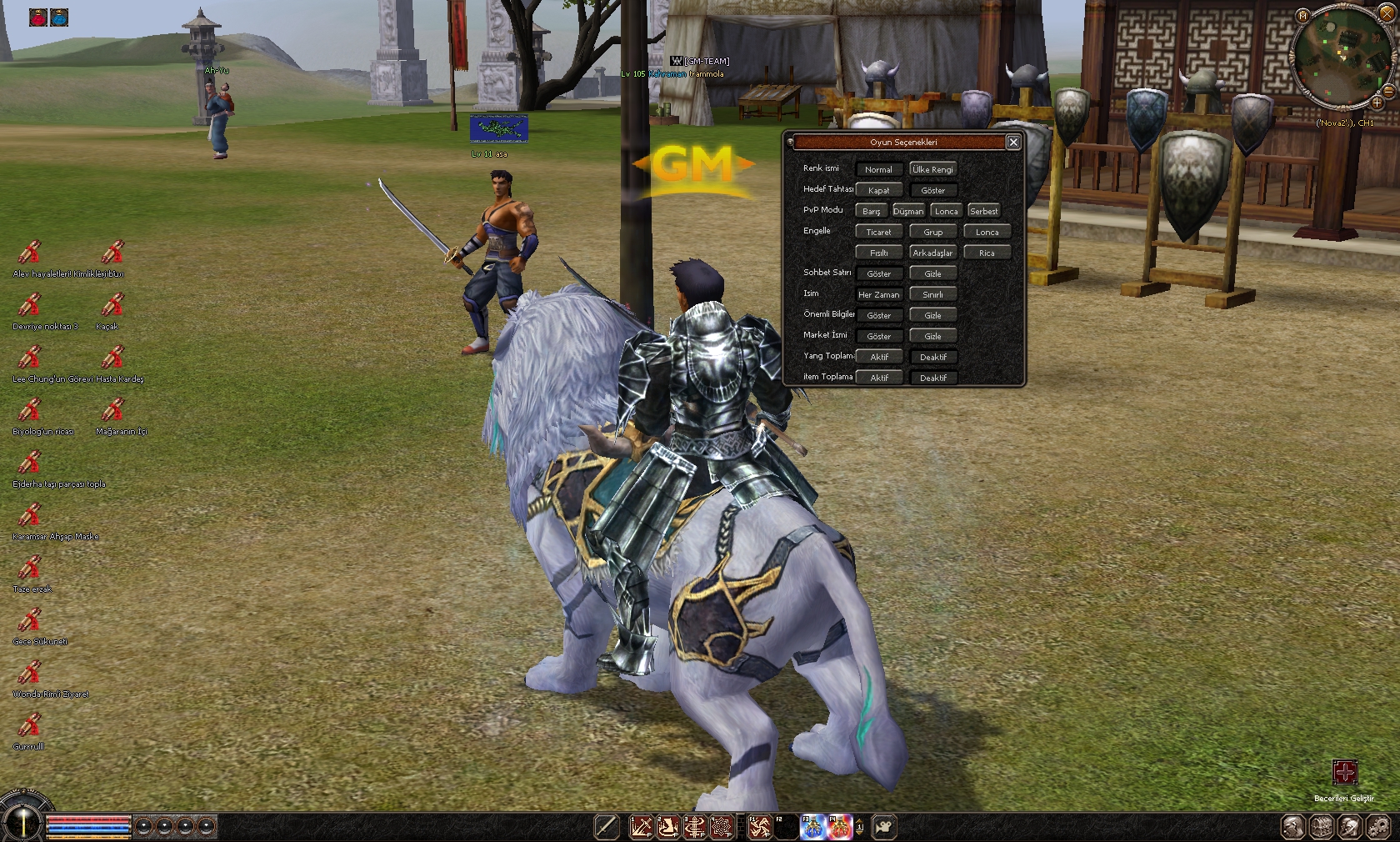This screenshot has width=1400, height=842.
Task: Select Kapat for Hedef Tahtası
Action: [878, 190]
